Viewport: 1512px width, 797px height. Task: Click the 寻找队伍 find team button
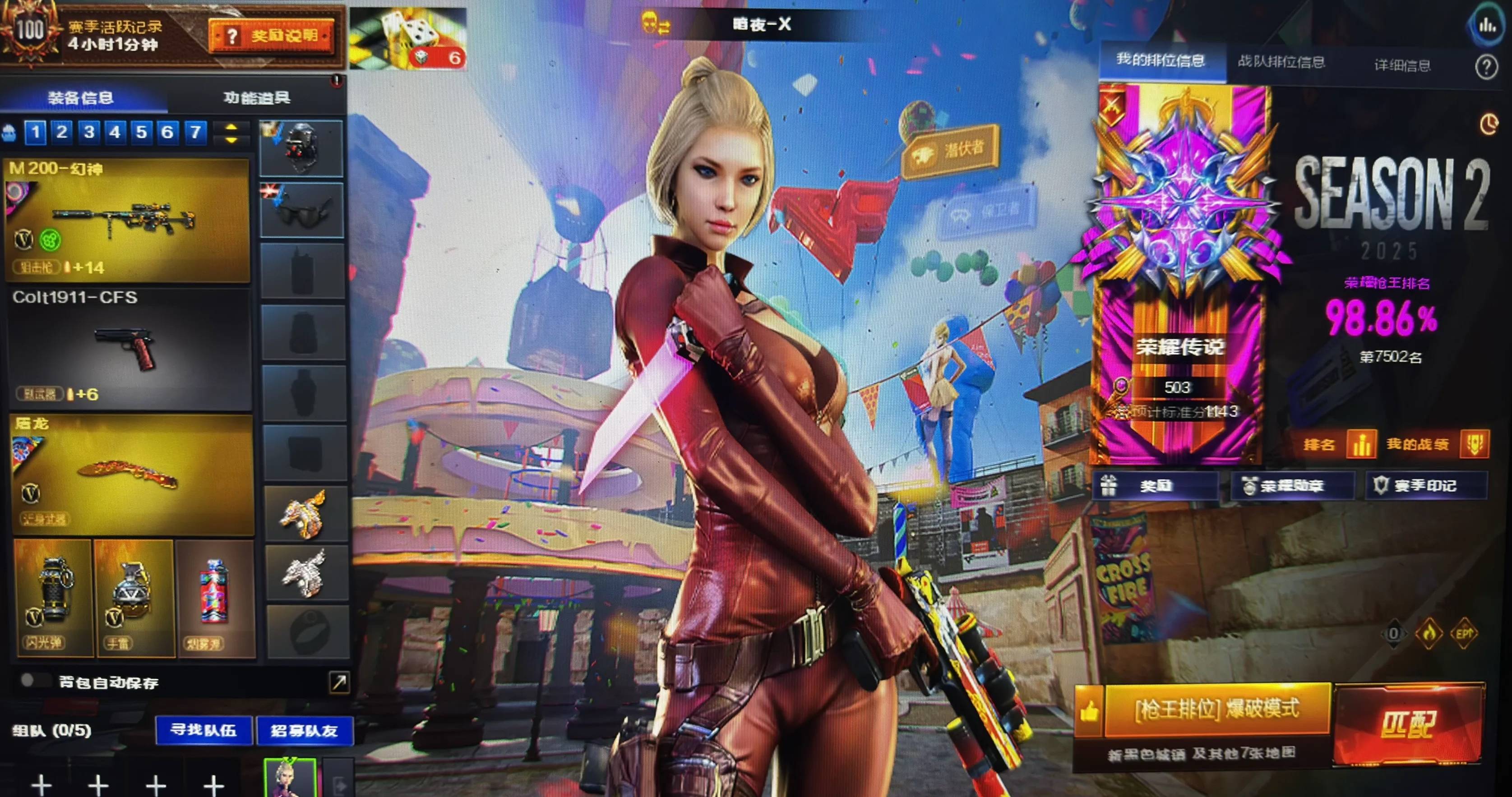click(203, 730)
